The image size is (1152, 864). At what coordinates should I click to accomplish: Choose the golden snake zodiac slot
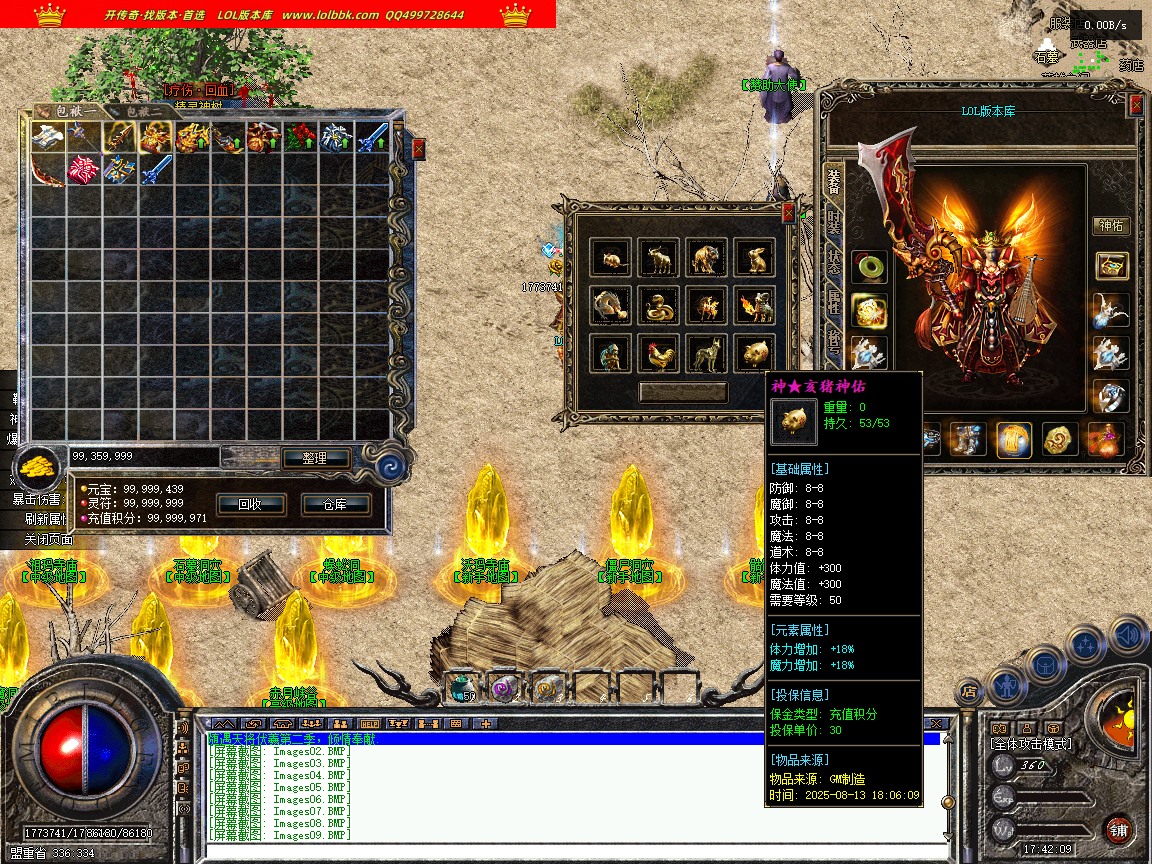pyautogui.click(x=658, y=305)
